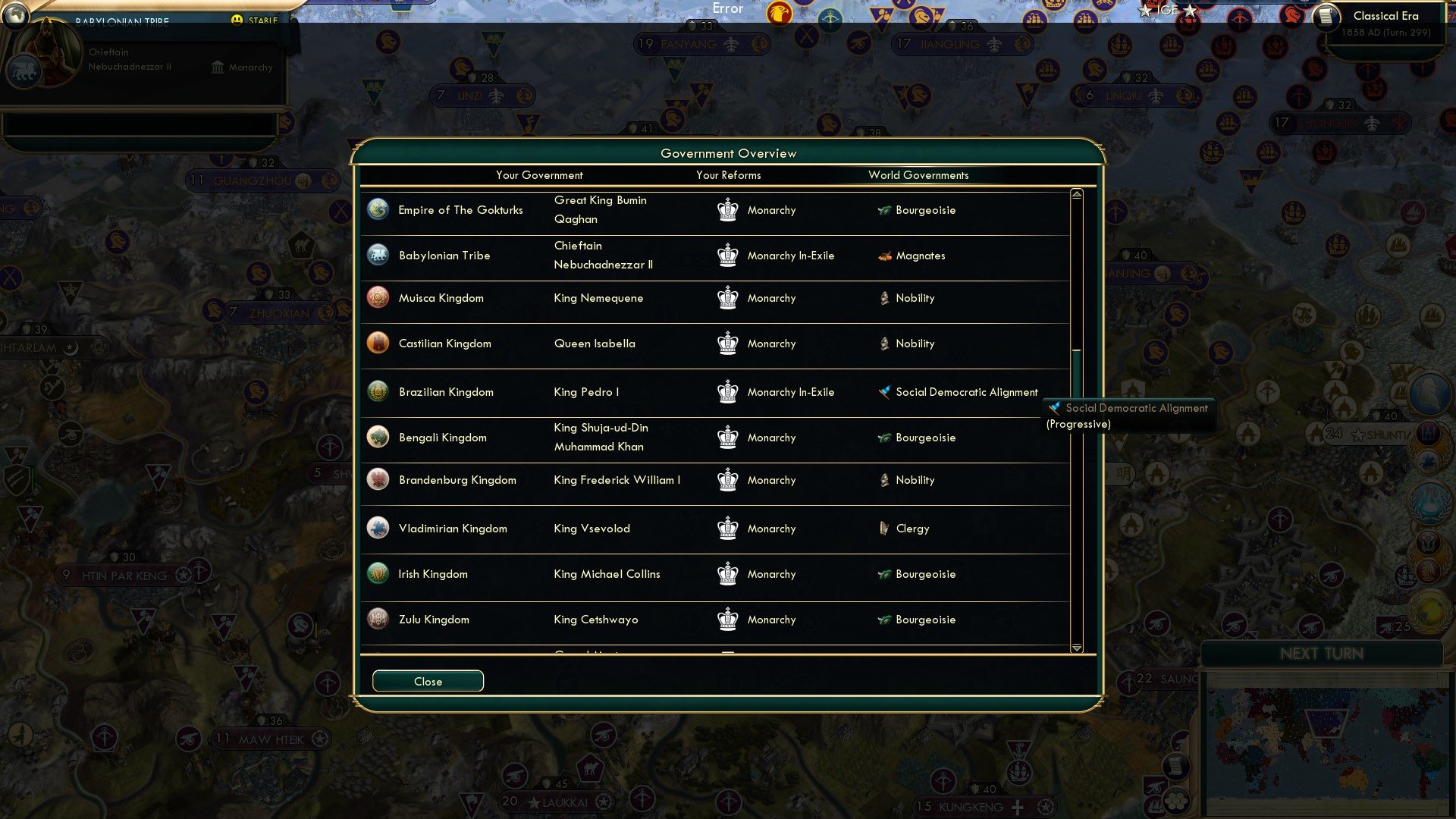1456x819 pixels.
Task: End the turn with Next Turn
Action: [x=1321, y=654]
